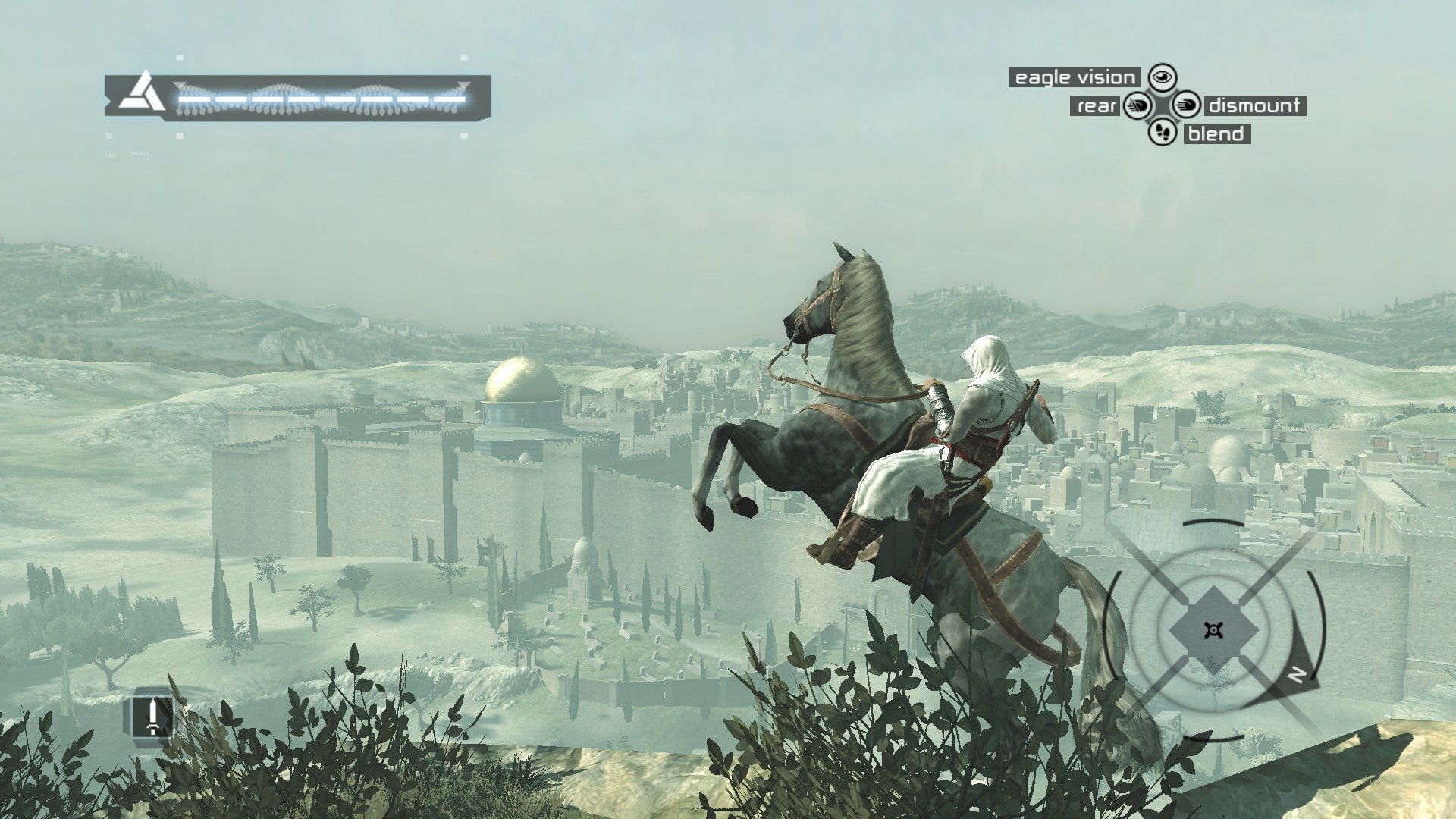Click the hand icon beside rear
This screenshot has width=1456, height=819.
[1137, 105]
